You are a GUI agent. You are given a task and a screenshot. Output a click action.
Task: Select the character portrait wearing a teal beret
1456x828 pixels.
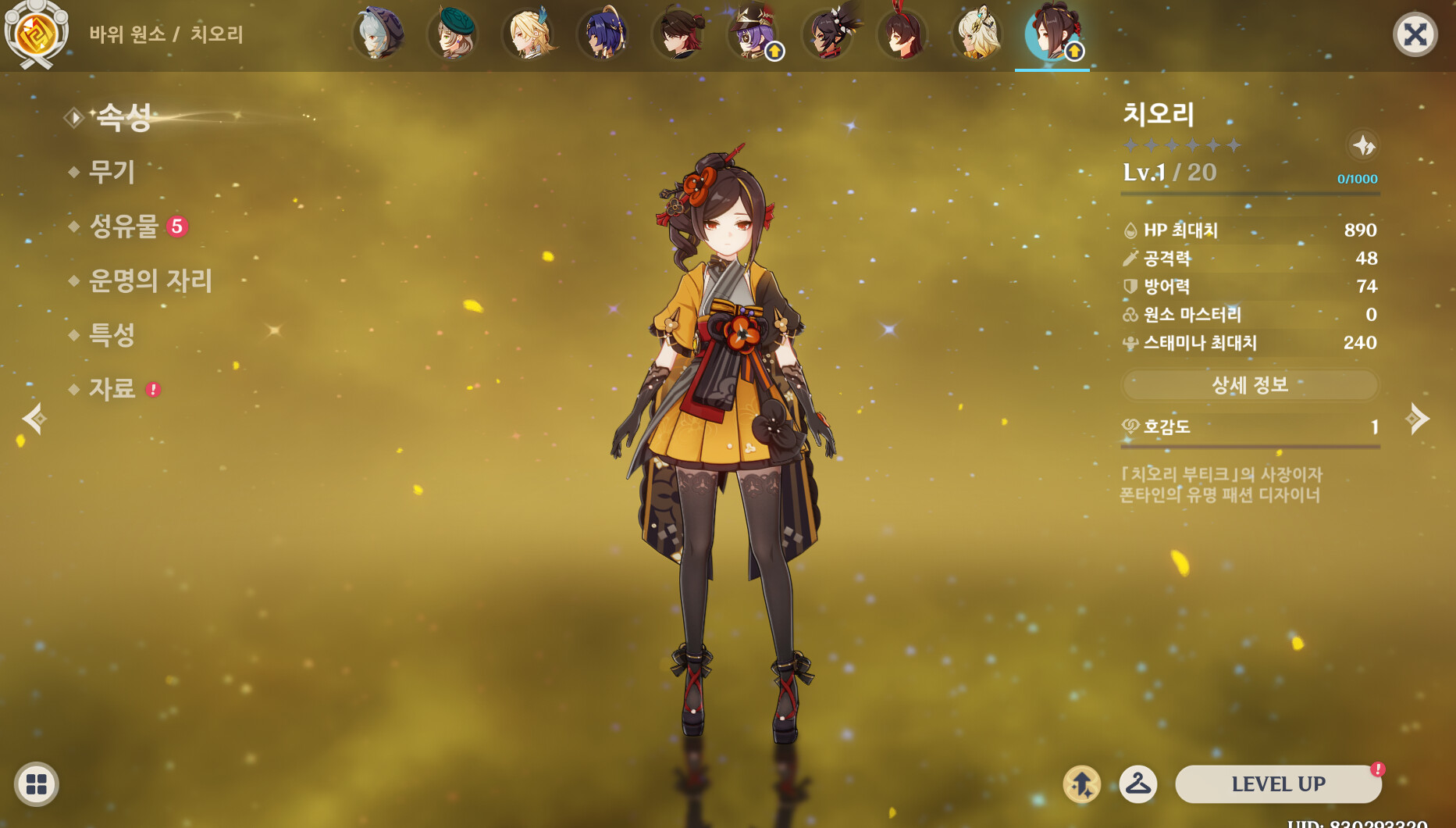(x=454, y=34)
